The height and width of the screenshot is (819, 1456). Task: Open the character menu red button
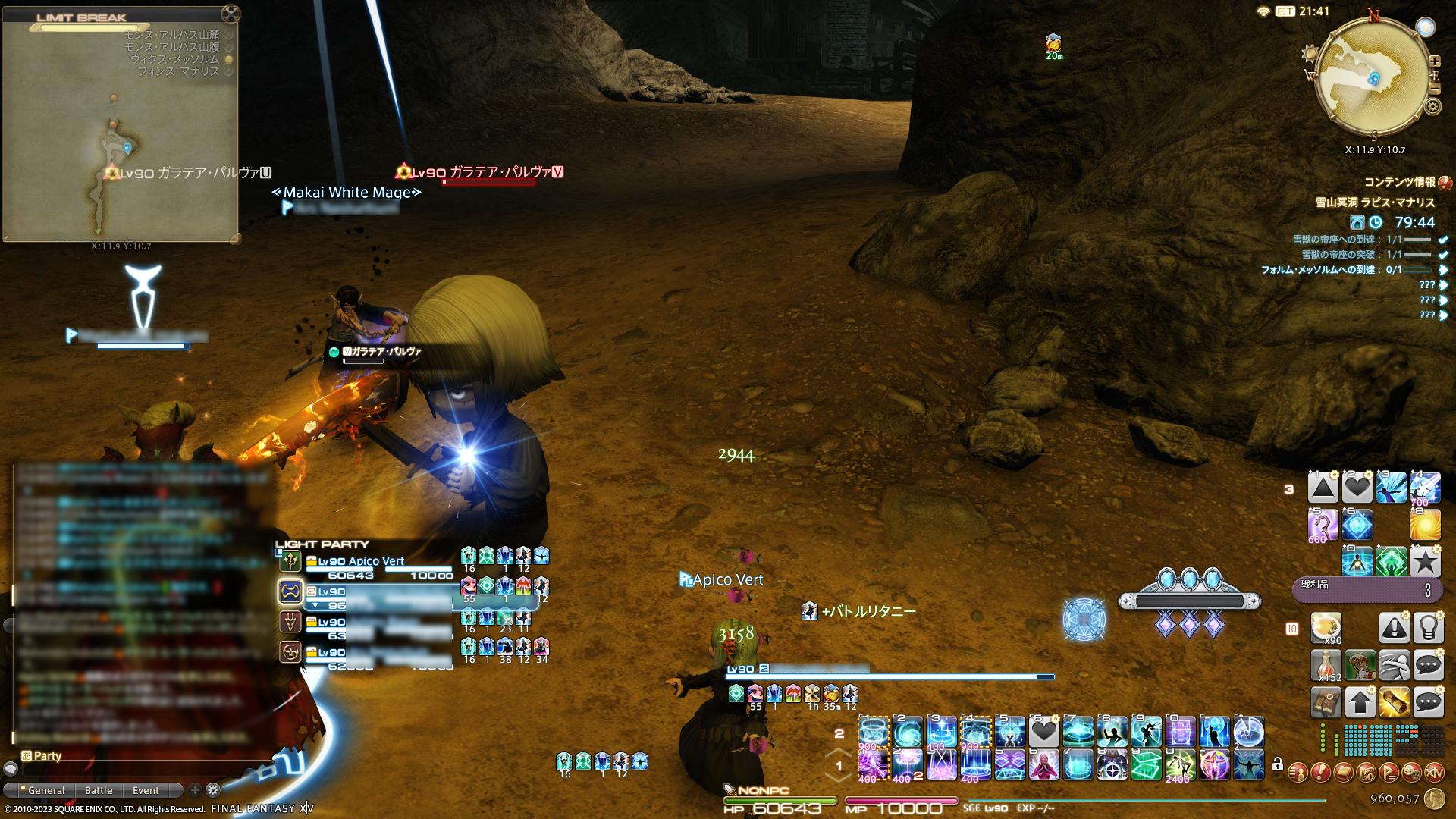click(1298, 772)
